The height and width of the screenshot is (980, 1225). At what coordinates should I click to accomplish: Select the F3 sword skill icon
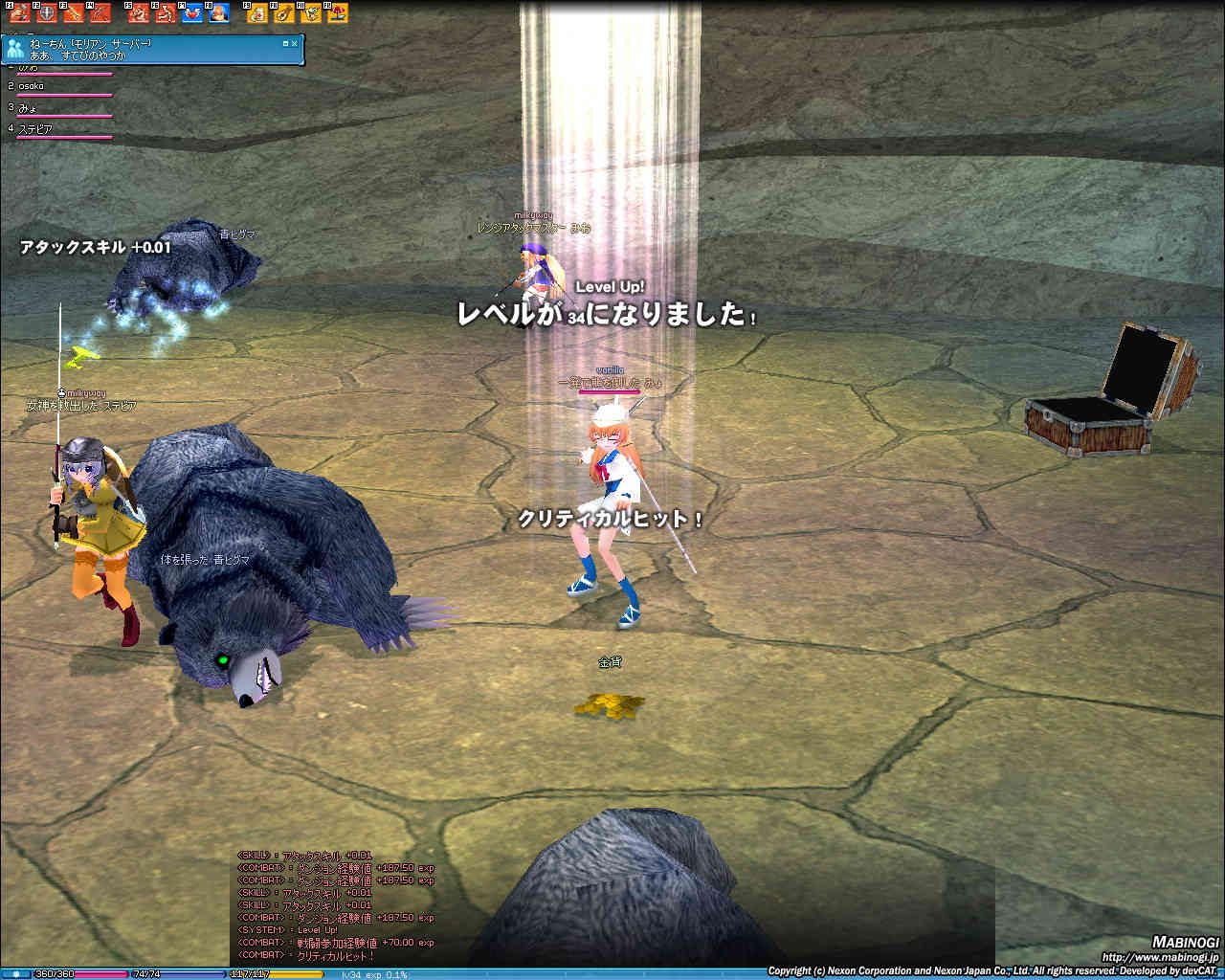pos(73,13)
